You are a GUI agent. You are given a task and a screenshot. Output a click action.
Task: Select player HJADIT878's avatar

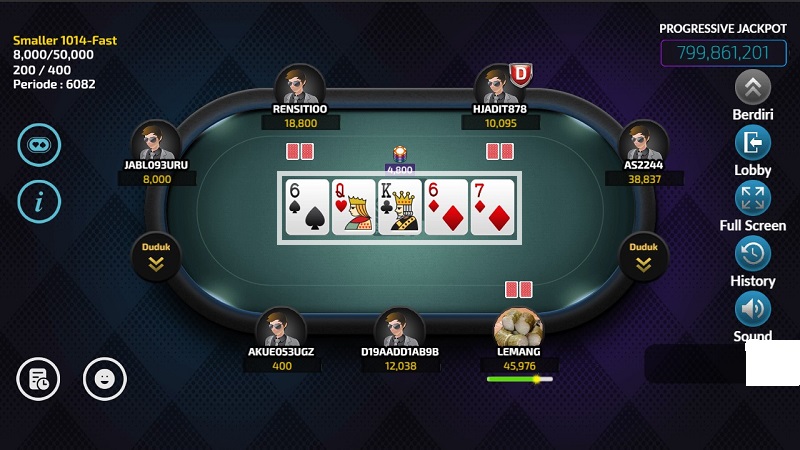coord(498,86)
